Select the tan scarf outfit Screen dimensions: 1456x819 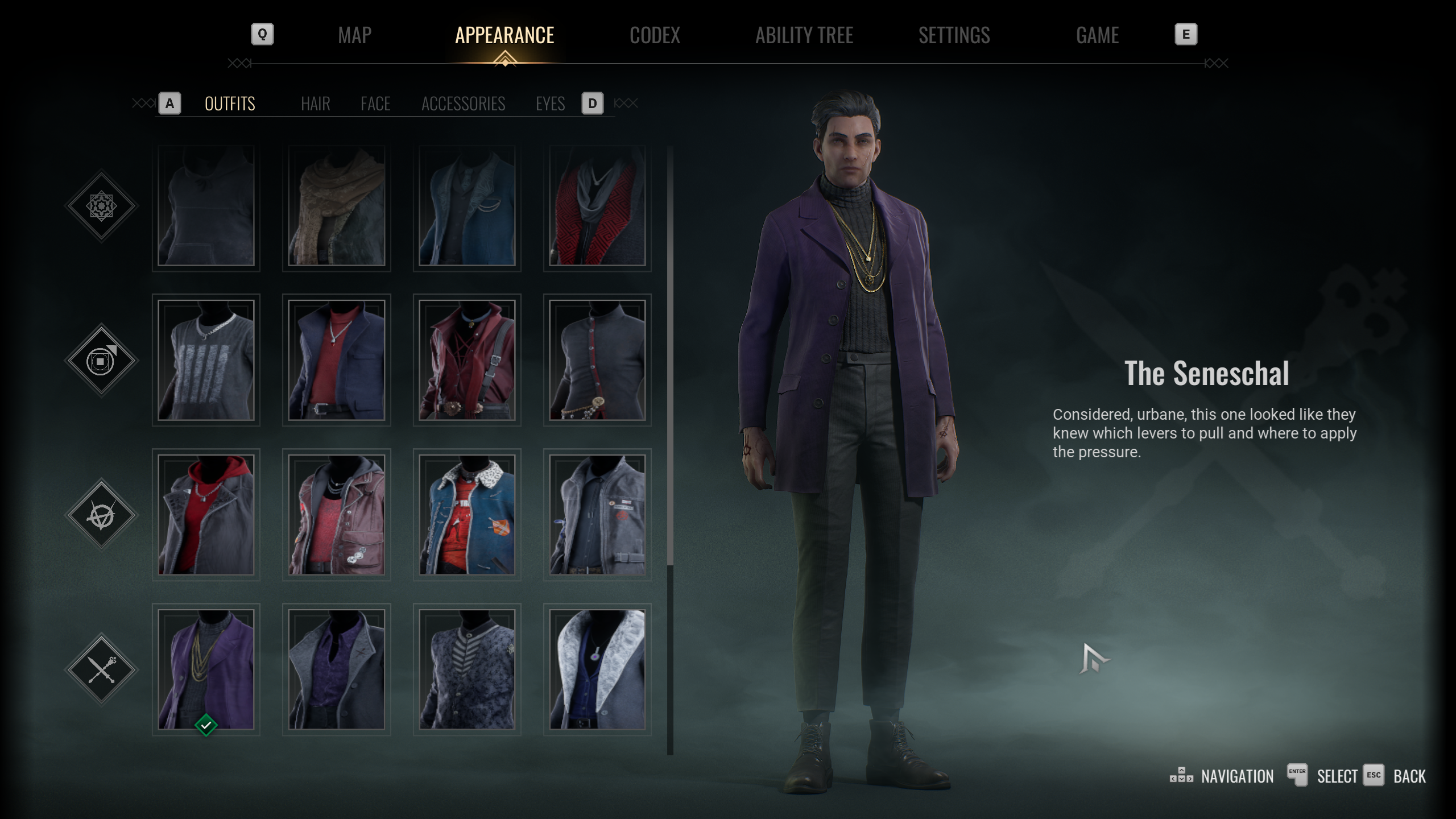coord(336,205)
